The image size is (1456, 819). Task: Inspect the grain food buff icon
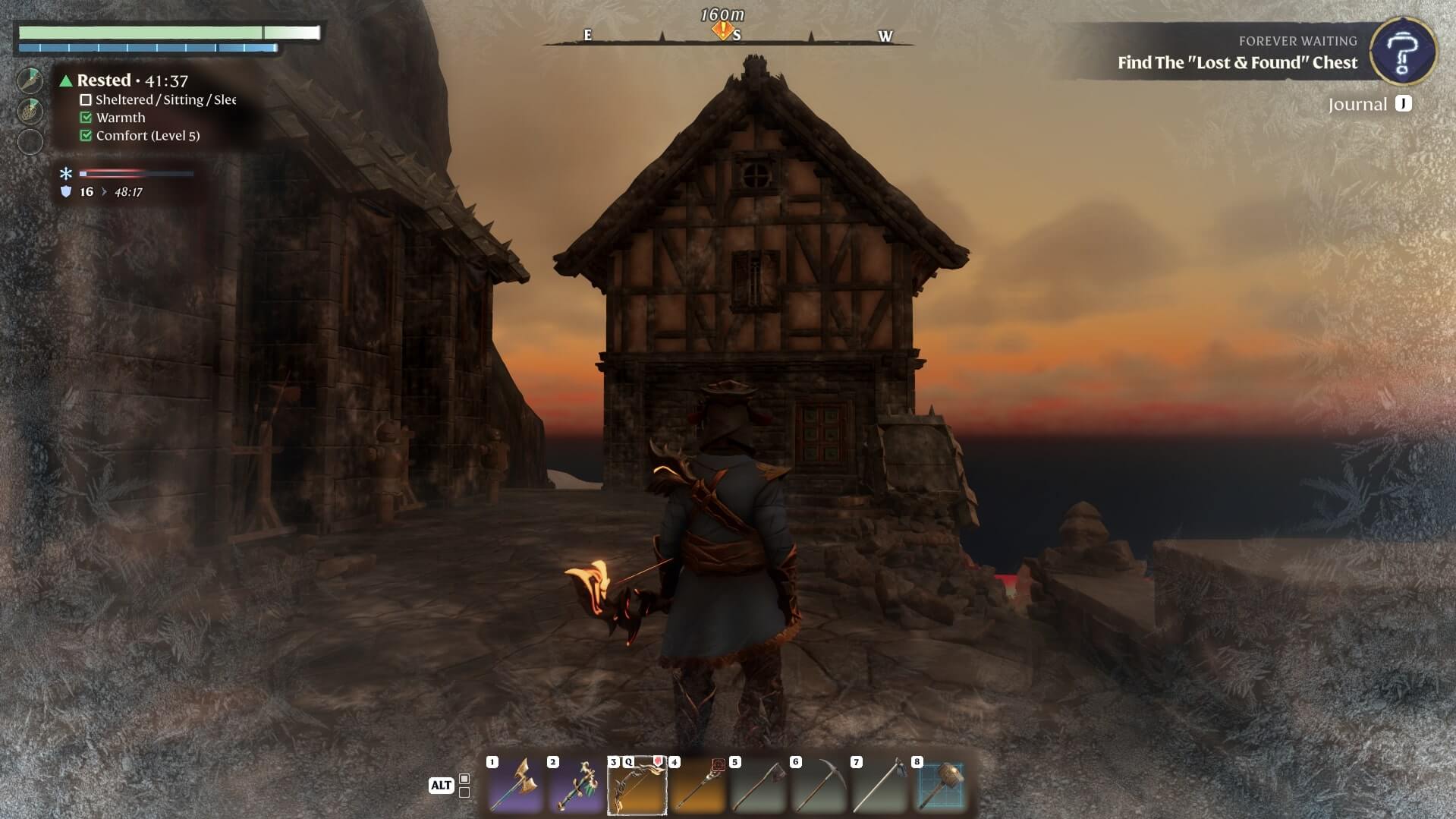point(30,111)
